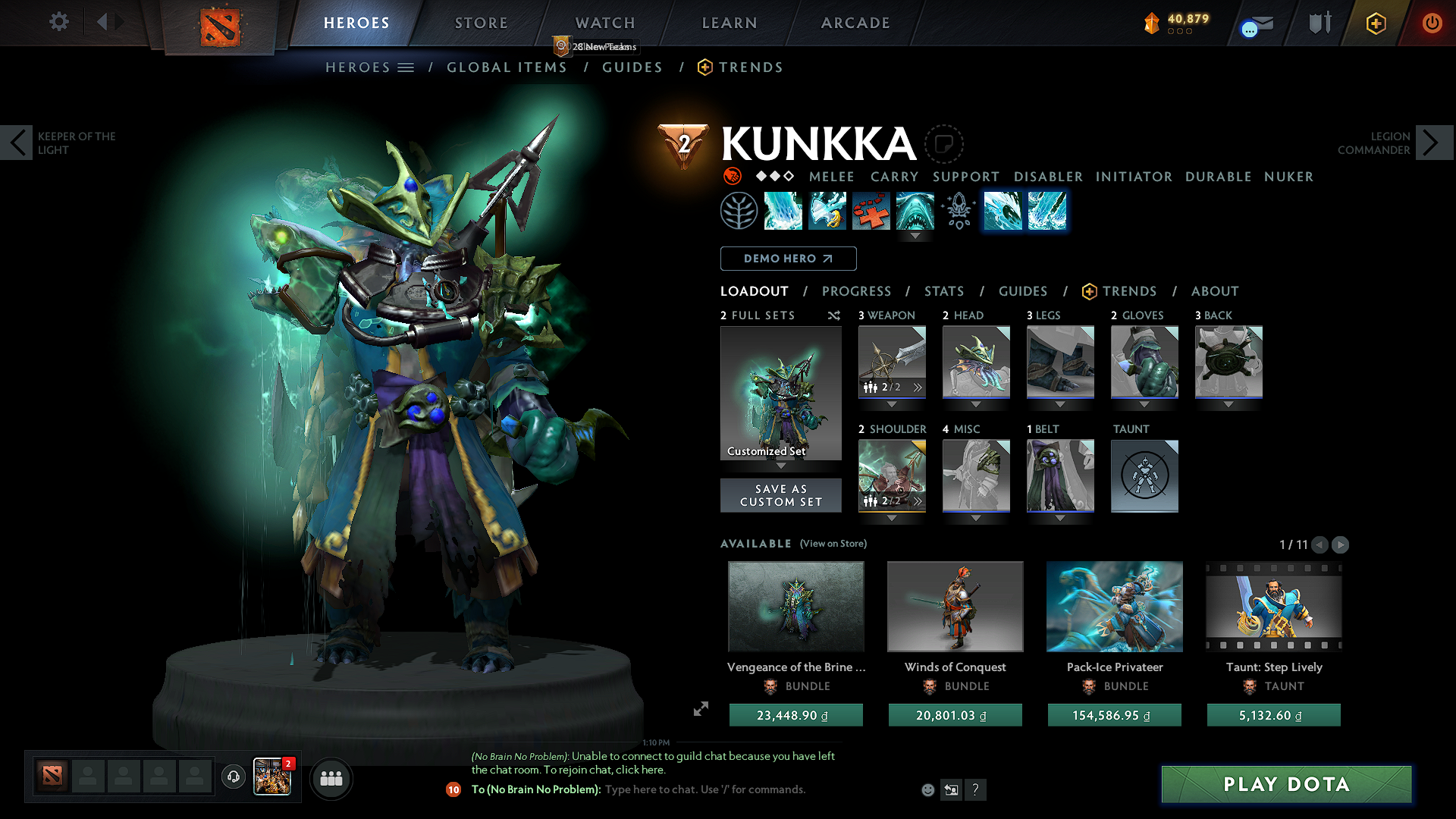Click the Demo Hero button

click(788, 259)
